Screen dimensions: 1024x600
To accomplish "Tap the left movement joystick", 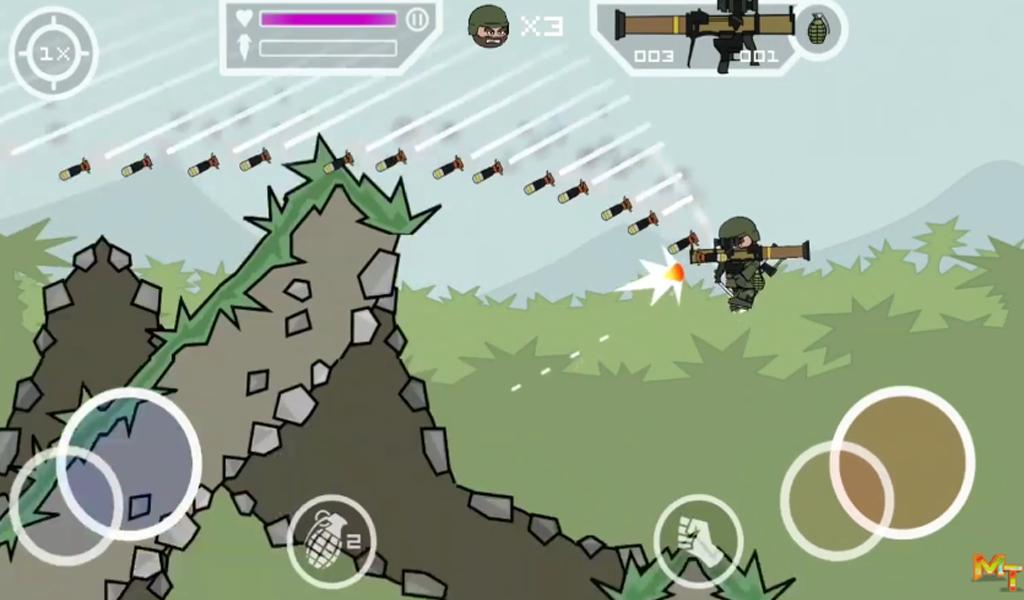I will tap(129, 464).
